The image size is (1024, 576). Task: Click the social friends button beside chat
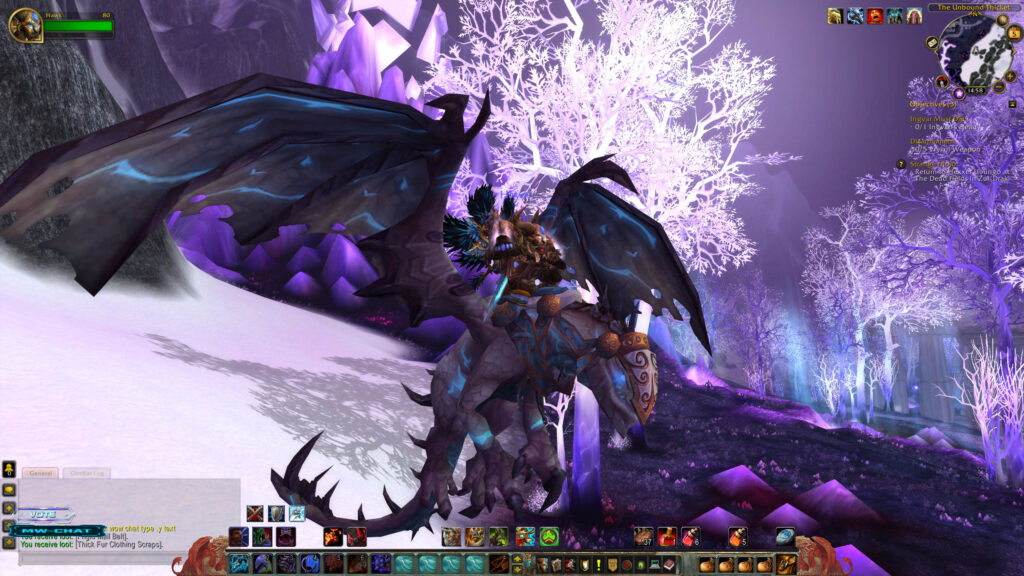(x=8, y=468)
